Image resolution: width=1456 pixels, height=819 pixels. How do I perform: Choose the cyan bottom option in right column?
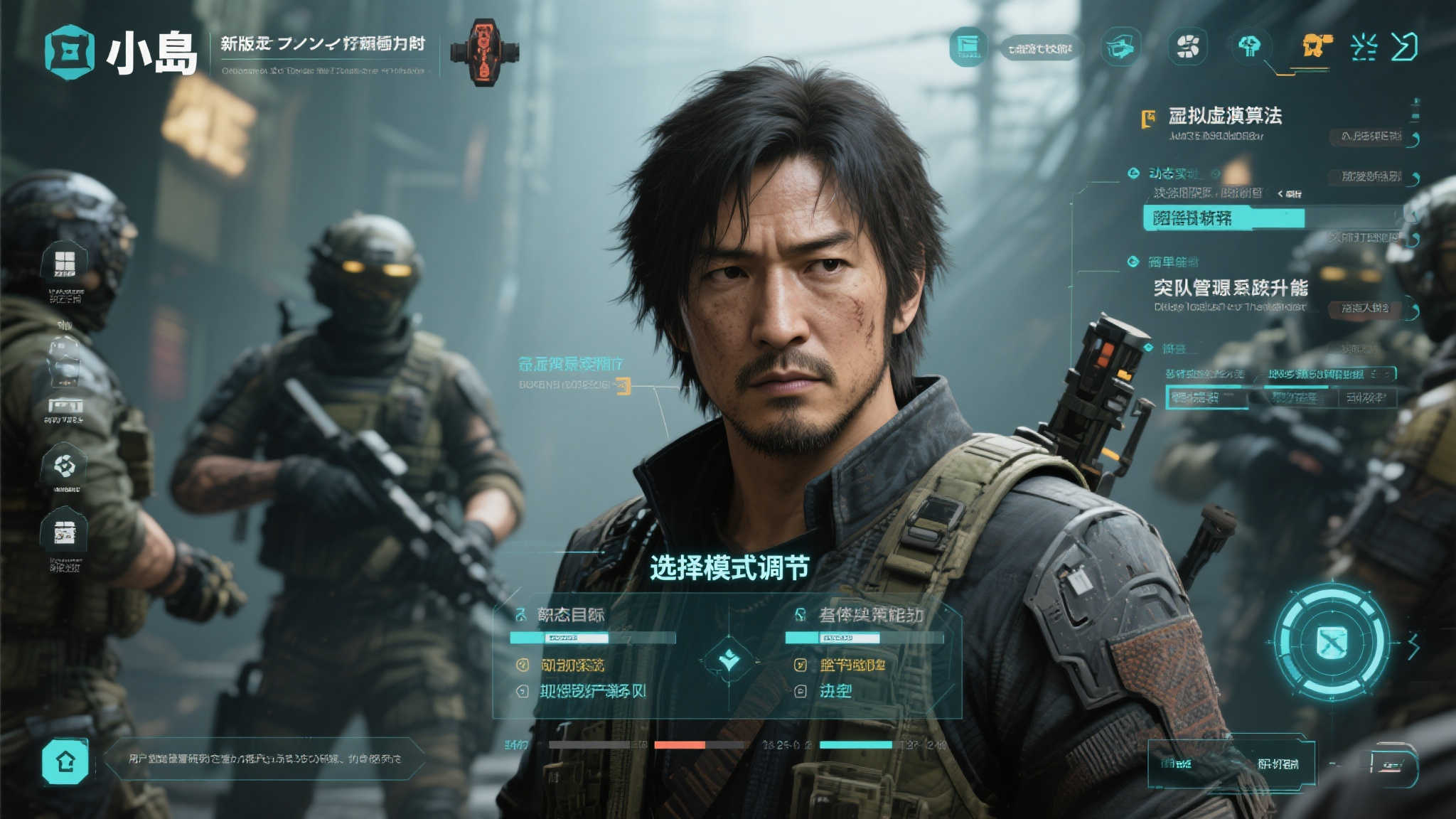coord(835,691)
